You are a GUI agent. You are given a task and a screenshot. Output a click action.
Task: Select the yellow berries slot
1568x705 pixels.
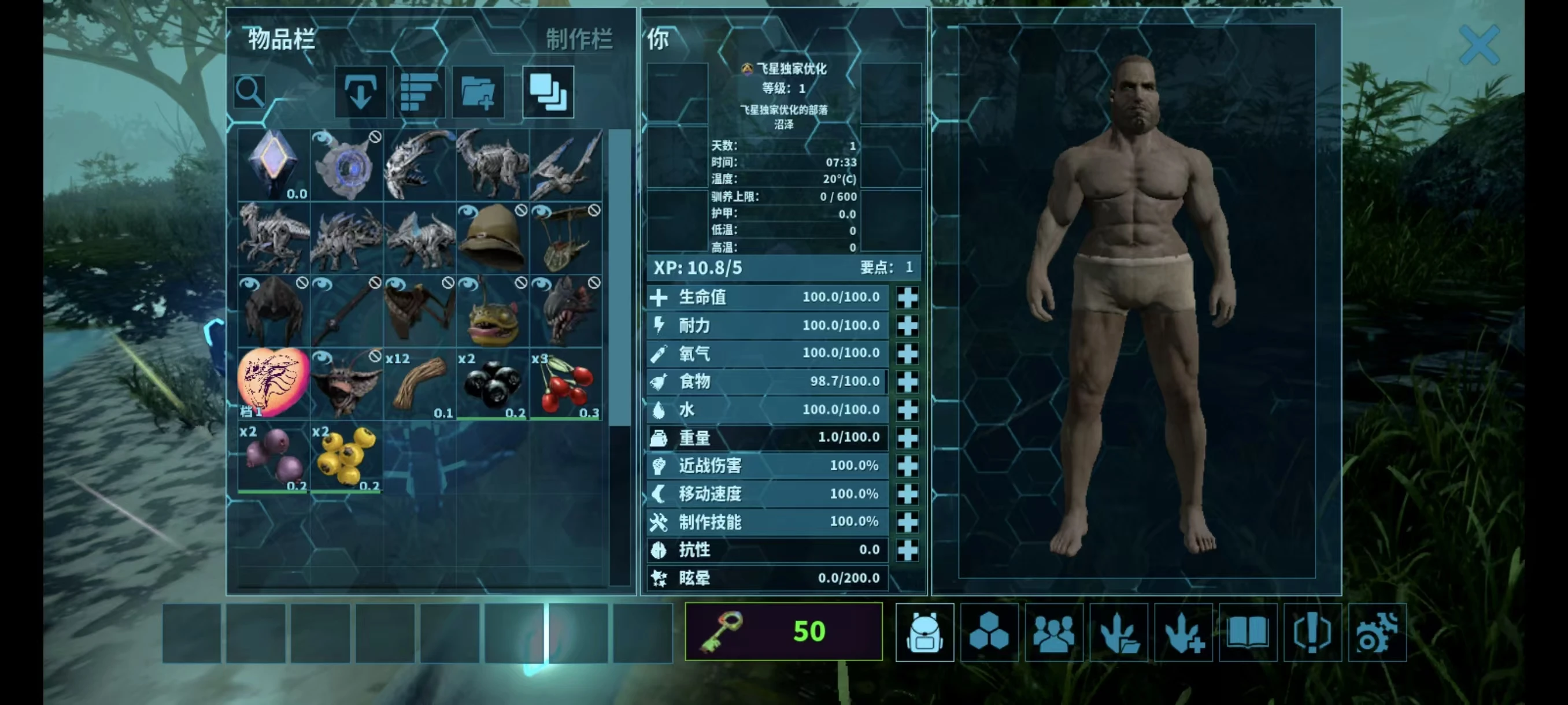(x=346, y=457)
